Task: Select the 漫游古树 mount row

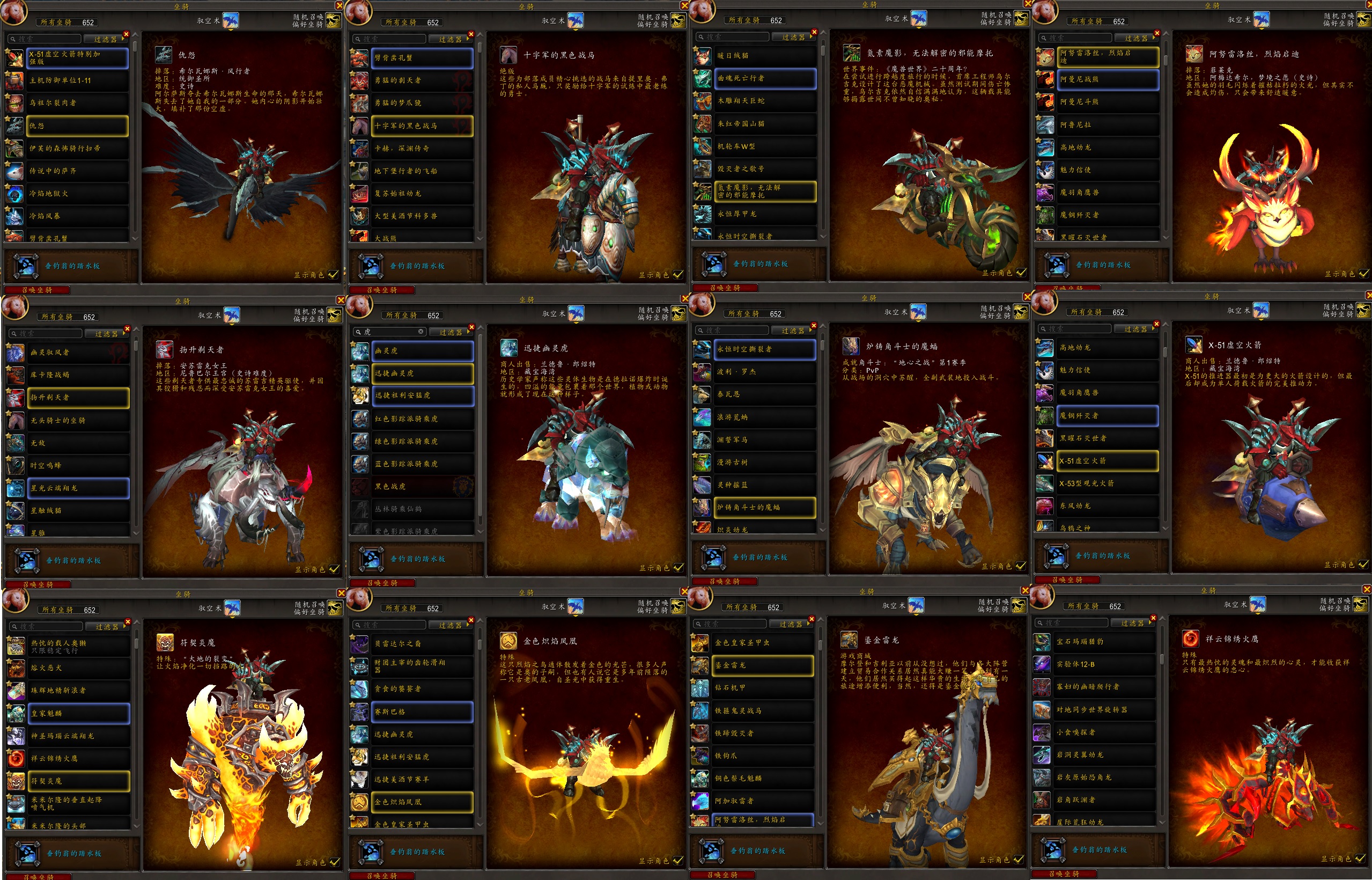Action: (764, 463)
